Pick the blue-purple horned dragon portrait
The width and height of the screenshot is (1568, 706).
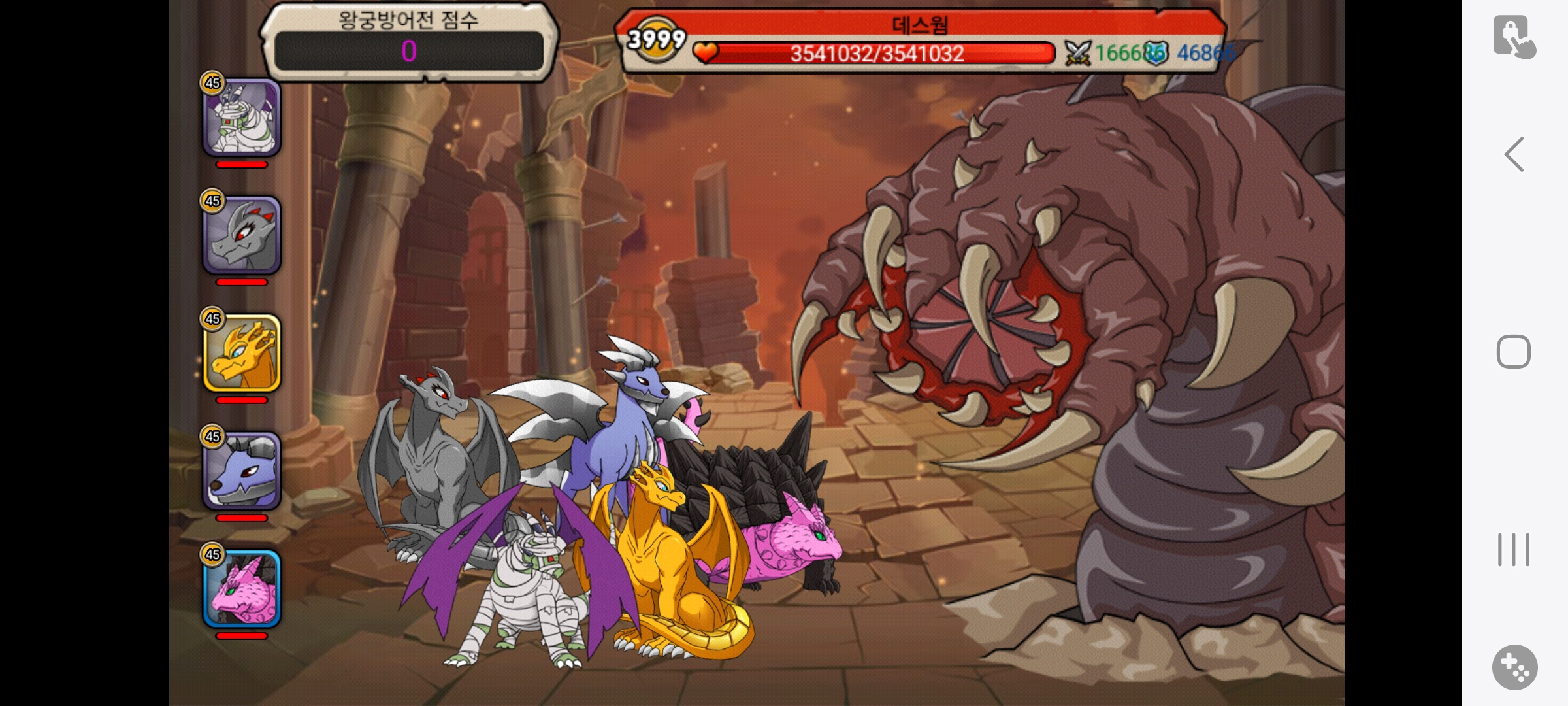click(242, 471)
